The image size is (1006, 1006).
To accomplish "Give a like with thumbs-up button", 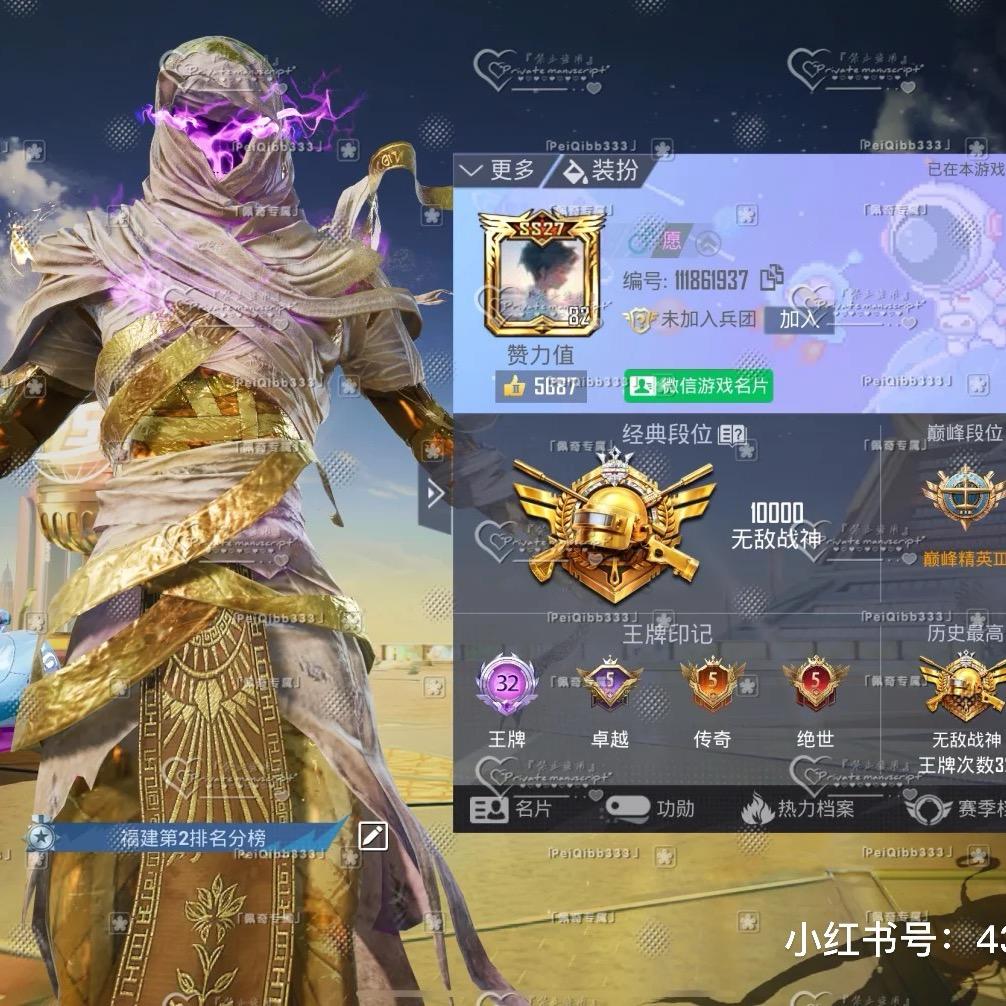I will click(x=515, y=386).
